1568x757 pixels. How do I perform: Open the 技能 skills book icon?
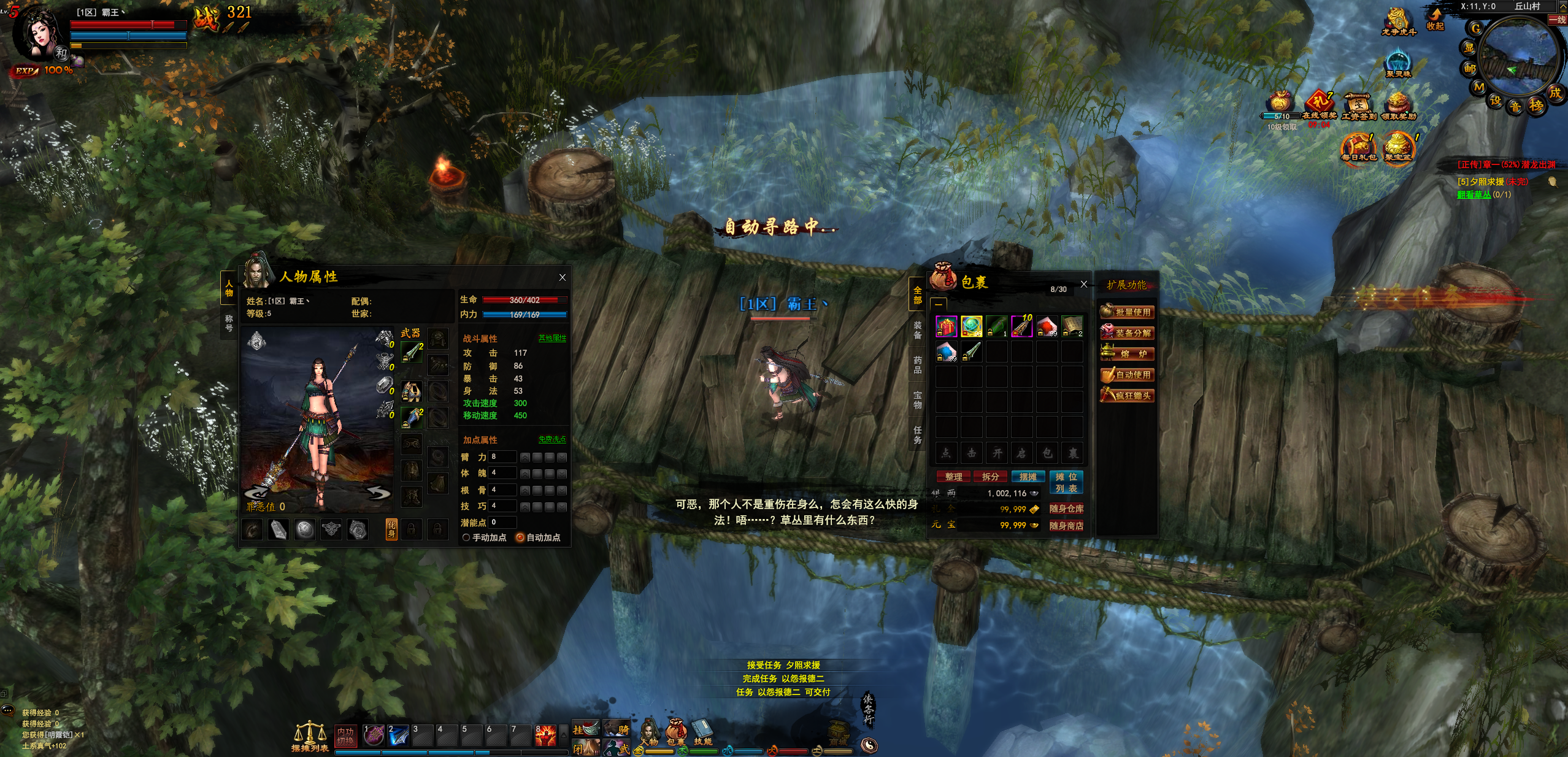pos(702,732)
